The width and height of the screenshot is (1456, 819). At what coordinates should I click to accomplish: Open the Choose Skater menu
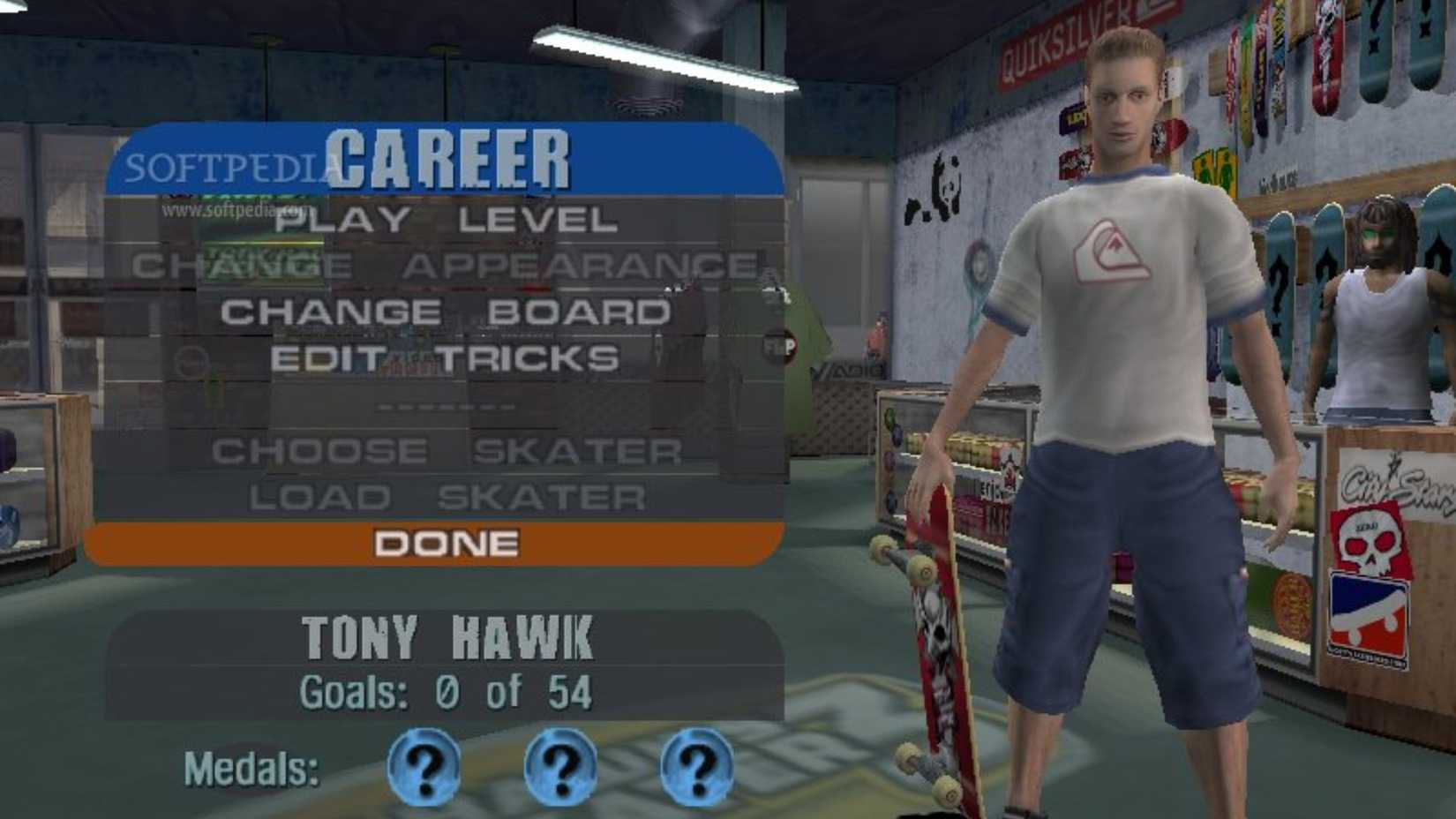446,450
